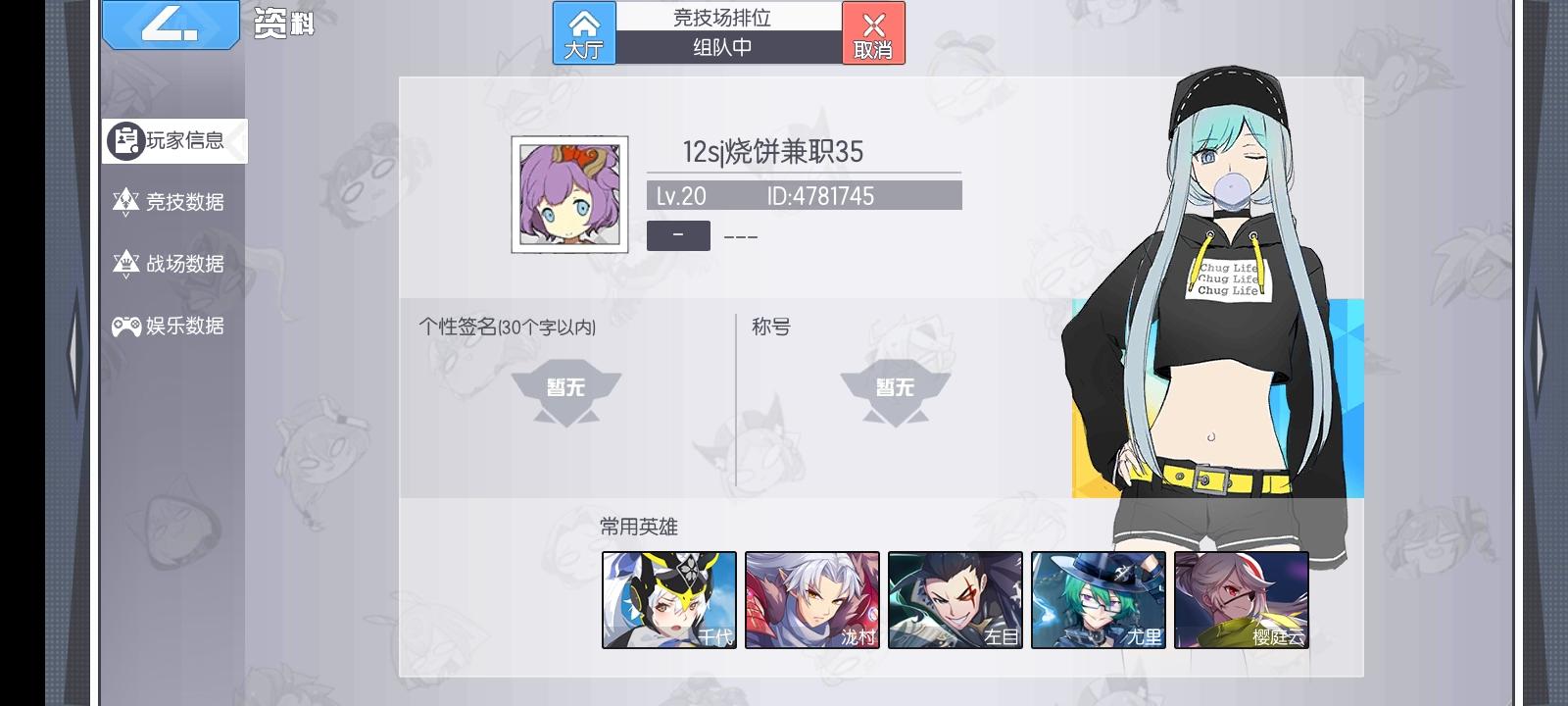Screen dimensions: 1568x706
Task: Click the 暂无 badge under 个性签名
Action: (566, 387)
